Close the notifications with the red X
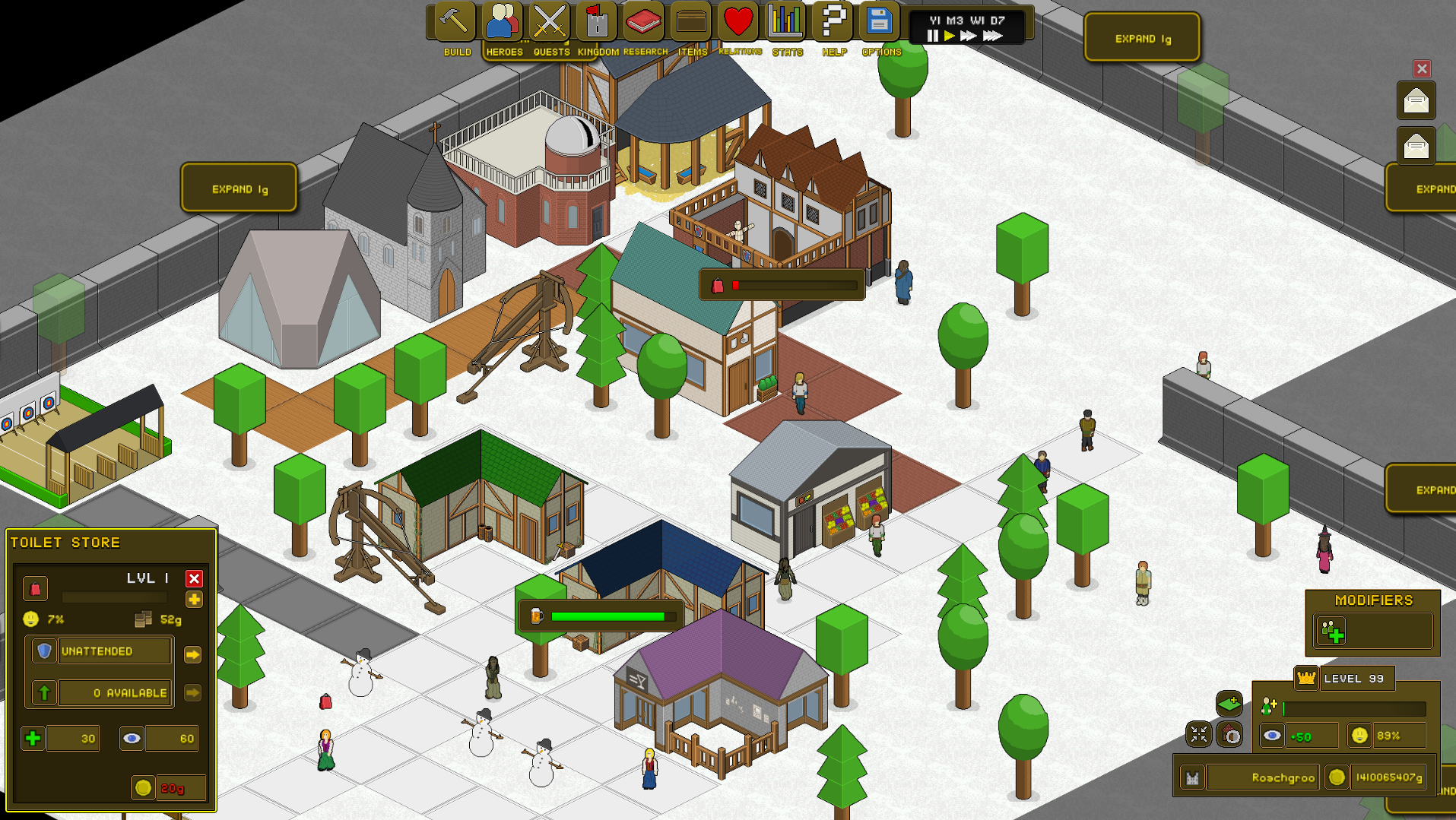Screen dimensions: 1456x820 pos(1422,68)
